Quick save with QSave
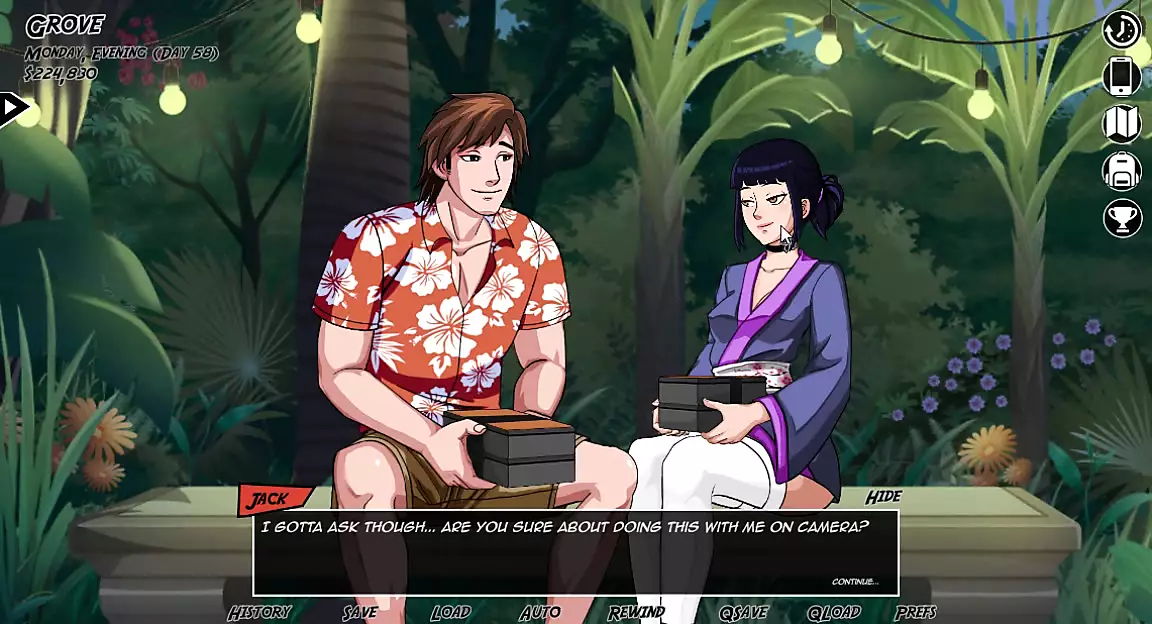This screenshot has width=1152, height=624. tap(743, 612)
